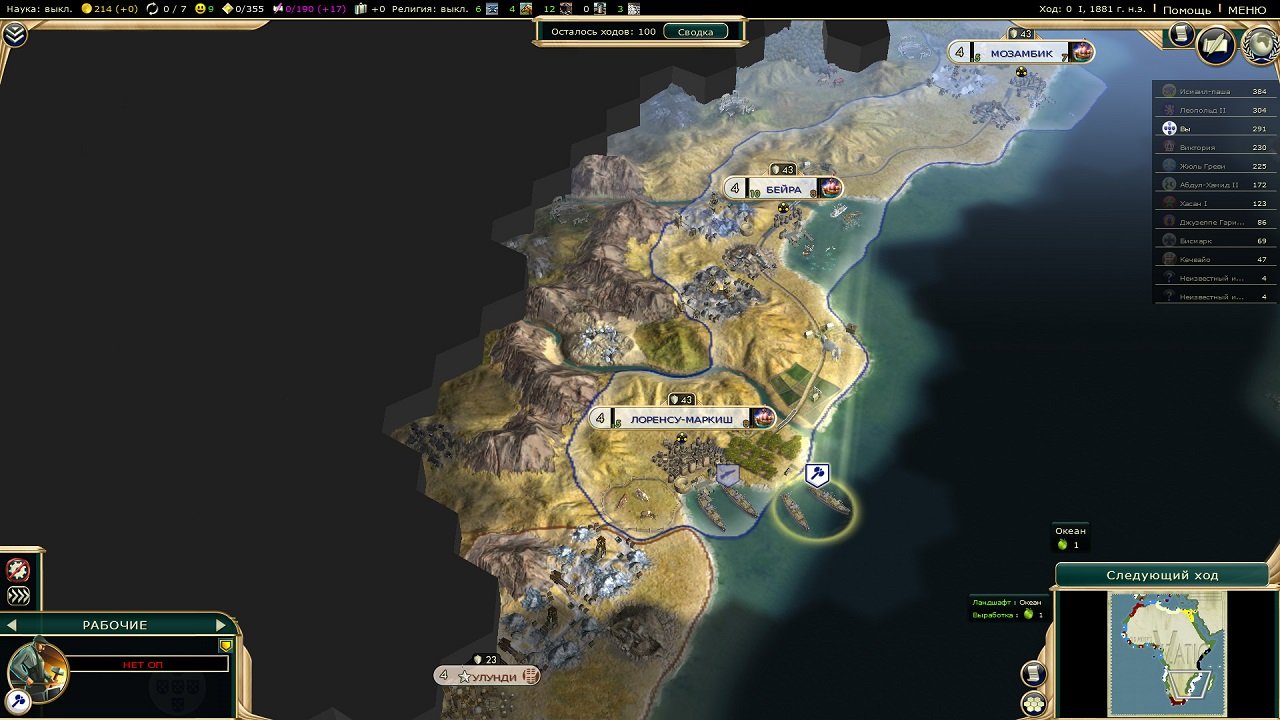This screenshot has height=720, width=1280.
Task: Click left arrow on the РАБОЧИЕ panel
Action: 12,623
